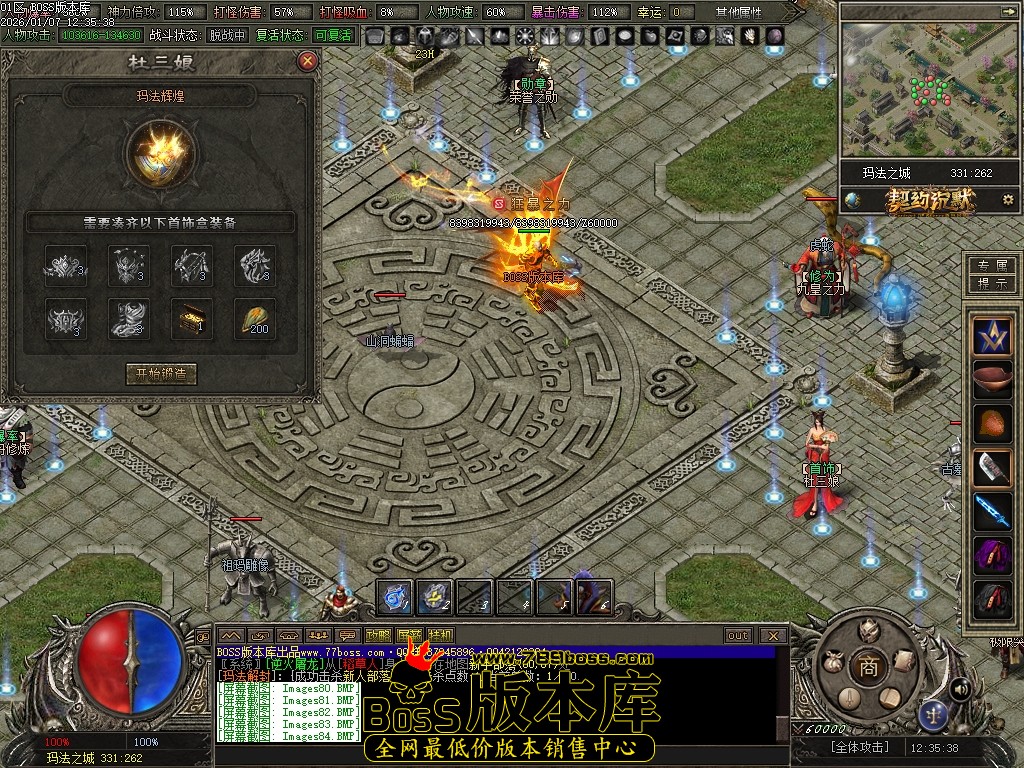Image resolution: width=1024 pixels, height=768 pixels.
Task: Open the 提示 hints button
Action: click(992, 283)
